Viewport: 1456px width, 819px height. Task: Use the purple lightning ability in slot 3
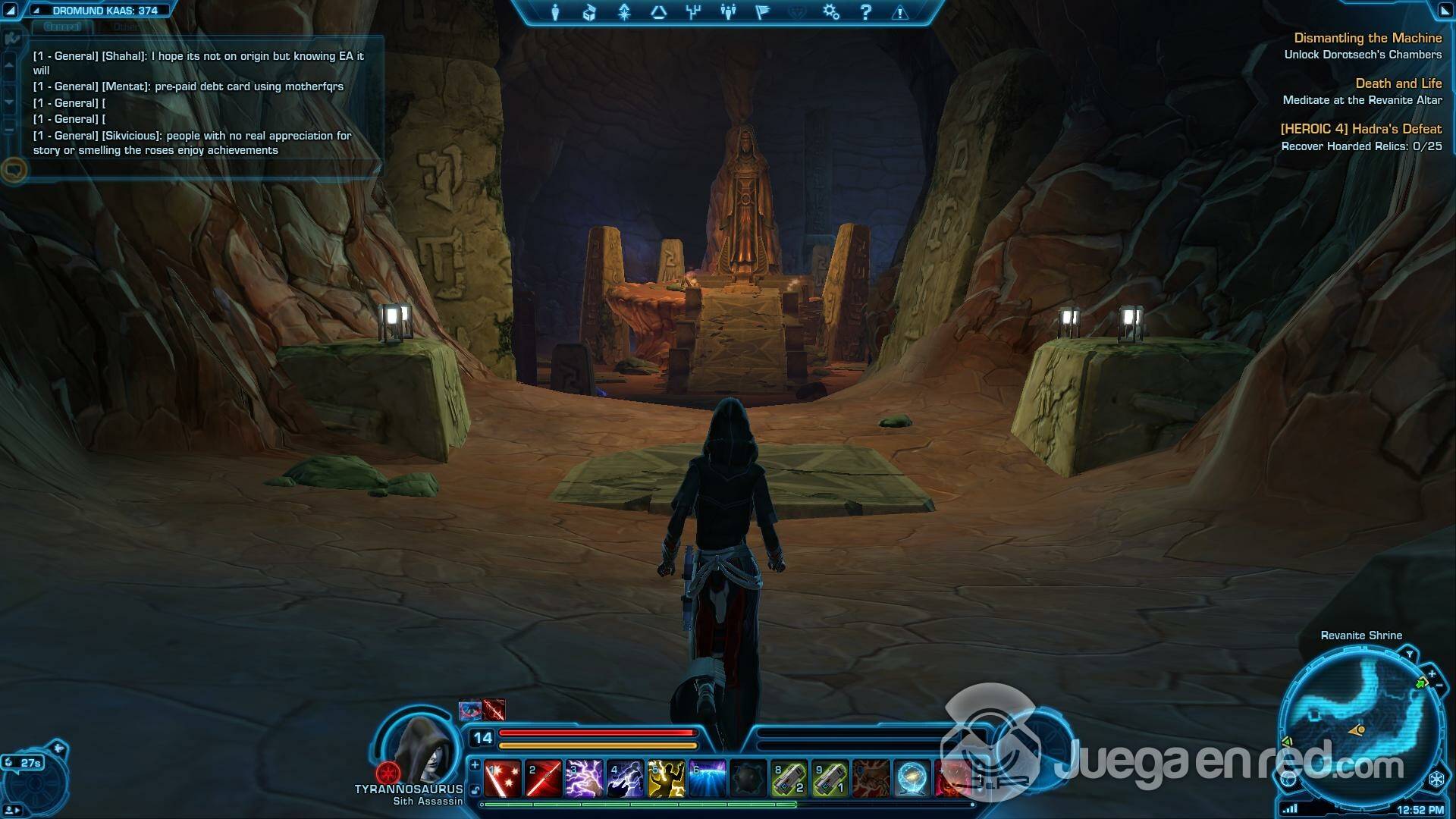[x=584, y=779]
